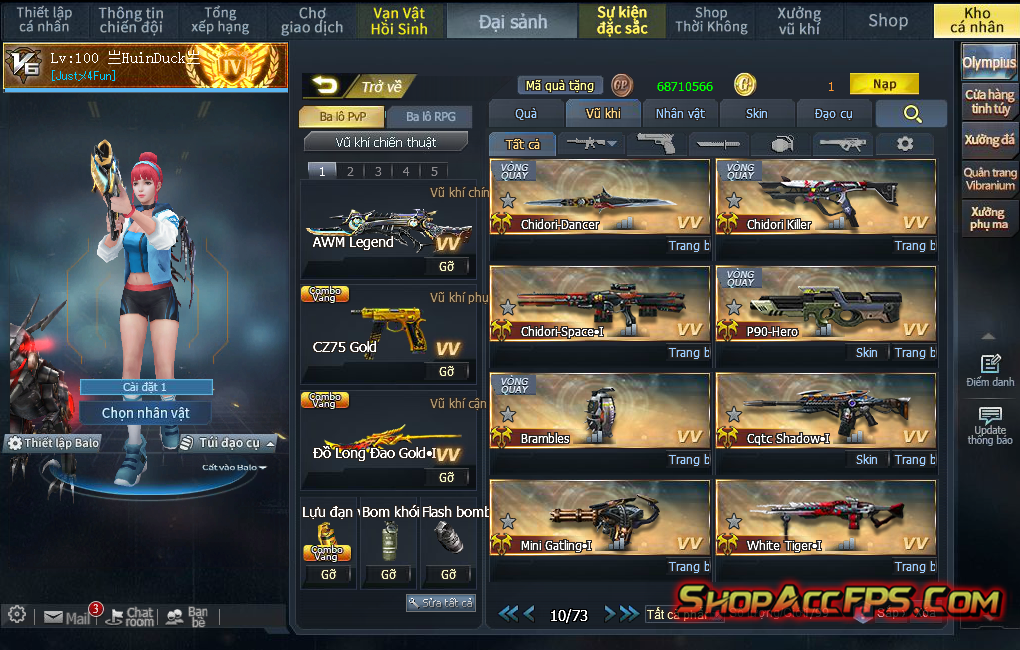This screenshot has width=1020, height=650.
Task: Open the Đạo cụ items tab
Action: [x=833, y=114]
